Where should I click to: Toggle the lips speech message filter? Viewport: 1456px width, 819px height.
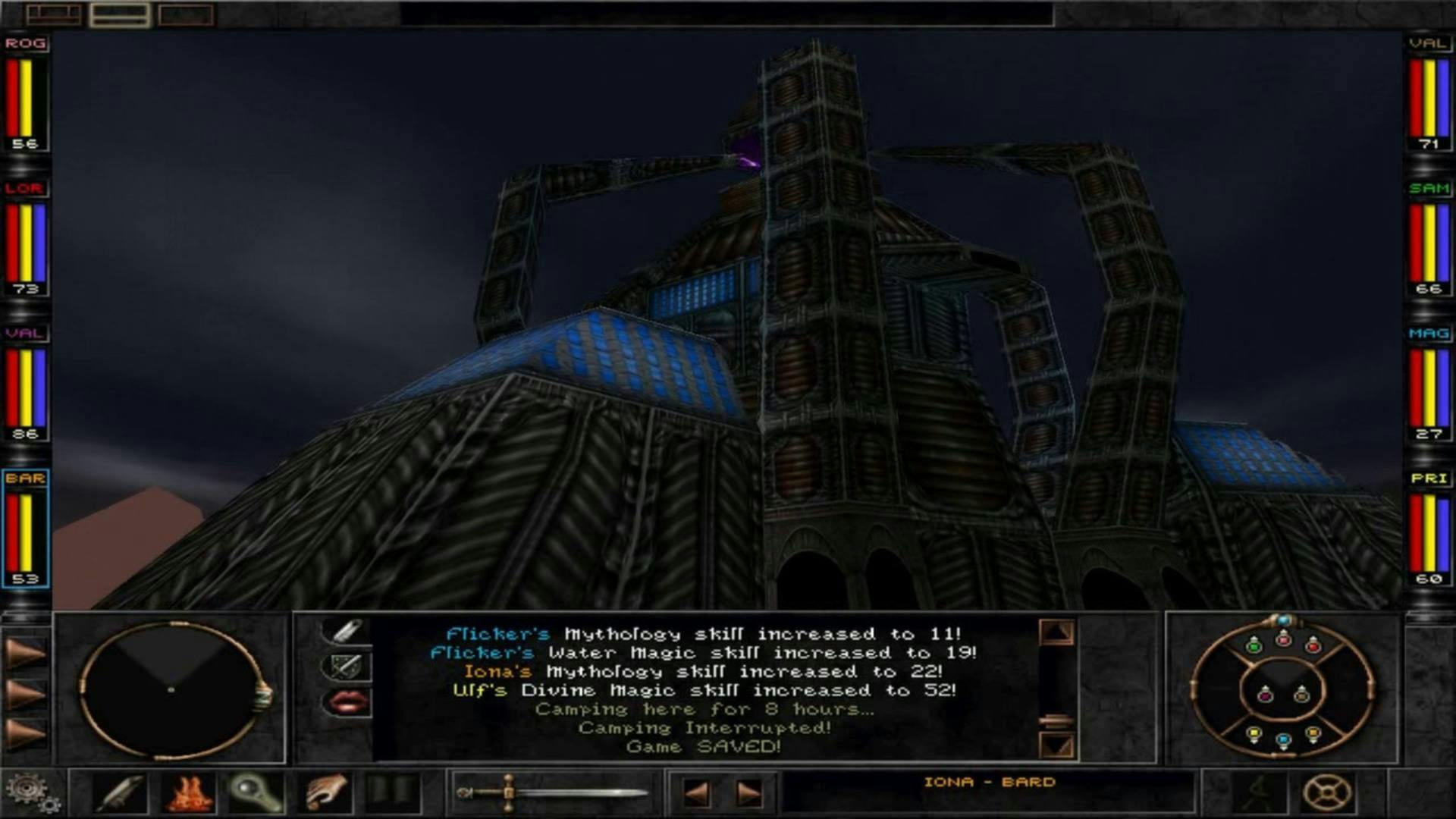[345, 701]
